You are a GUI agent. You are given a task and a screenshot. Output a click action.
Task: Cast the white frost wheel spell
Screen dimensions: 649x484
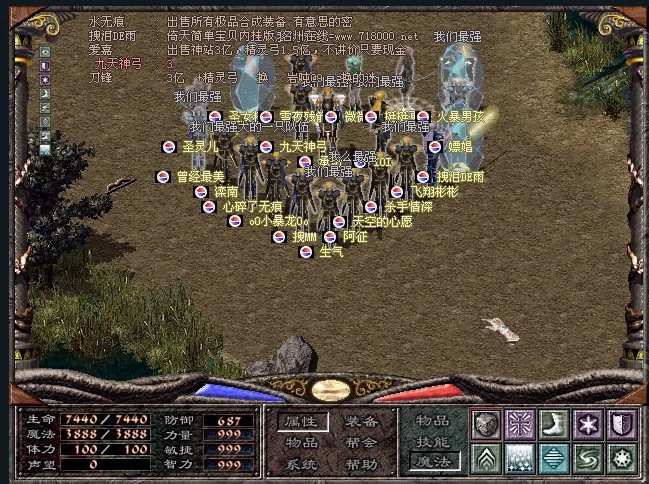[622, 458]
